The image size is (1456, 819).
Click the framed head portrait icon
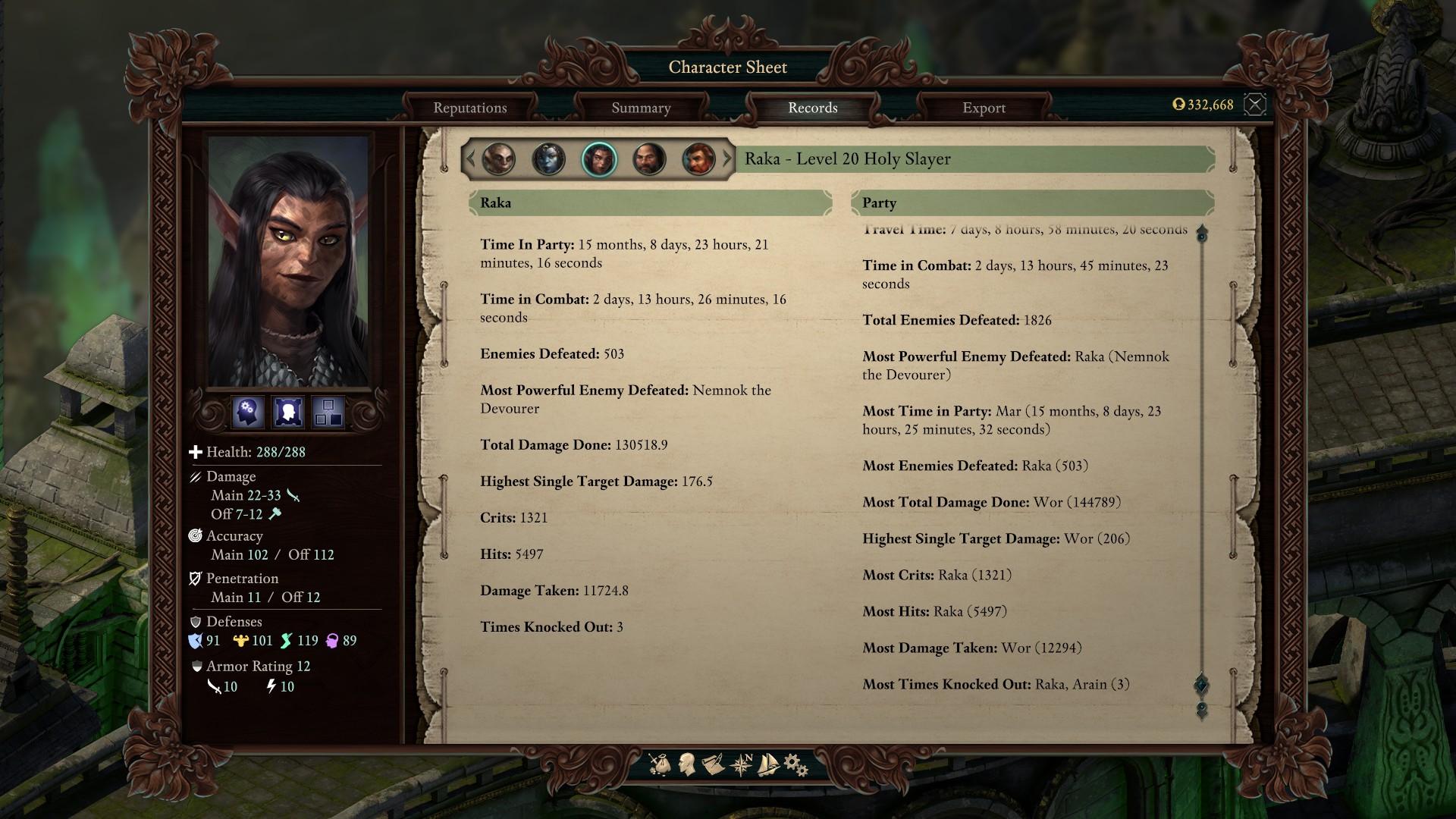(288, 413)
